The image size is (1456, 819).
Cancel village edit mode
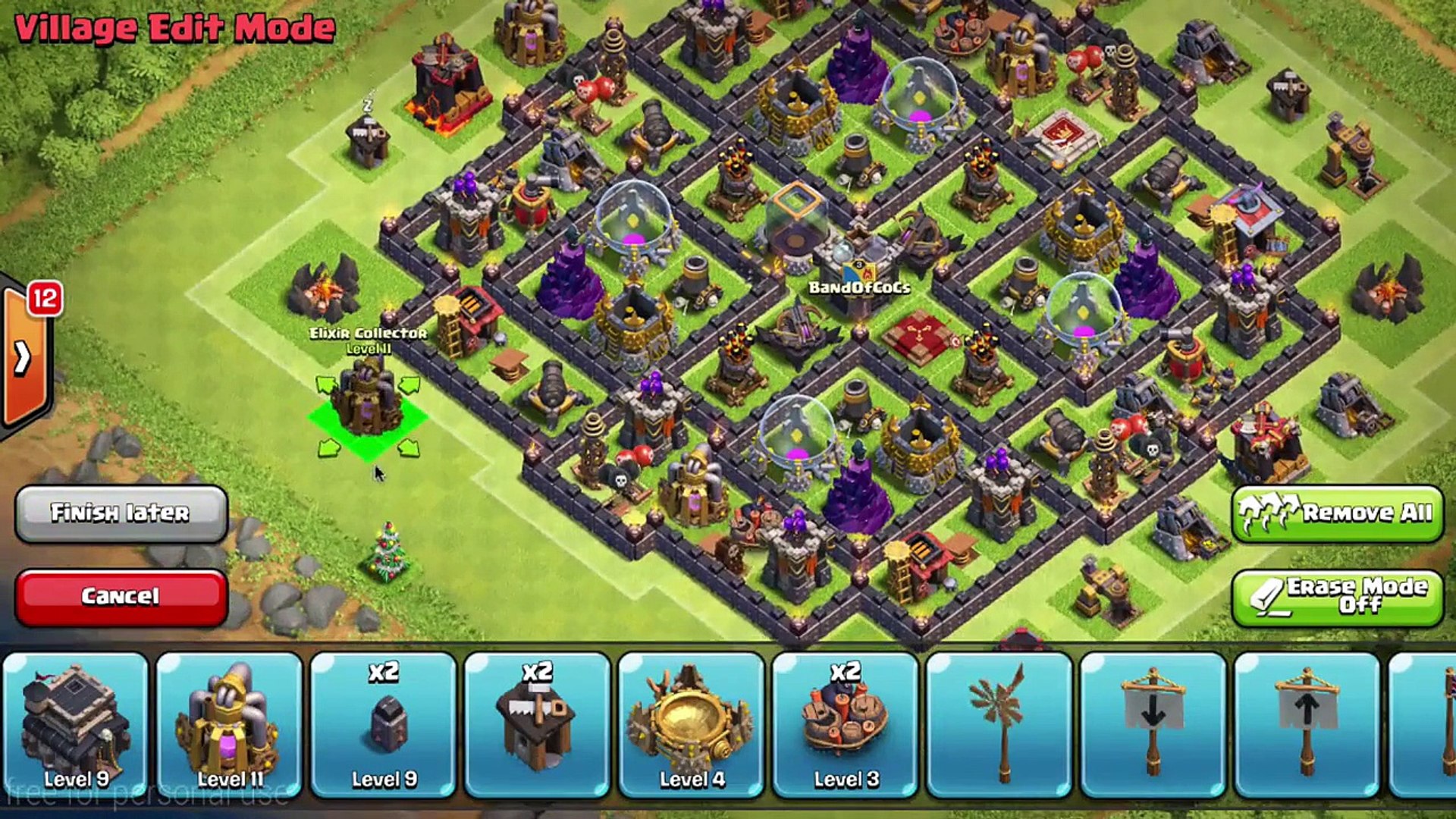click(121, 597)
